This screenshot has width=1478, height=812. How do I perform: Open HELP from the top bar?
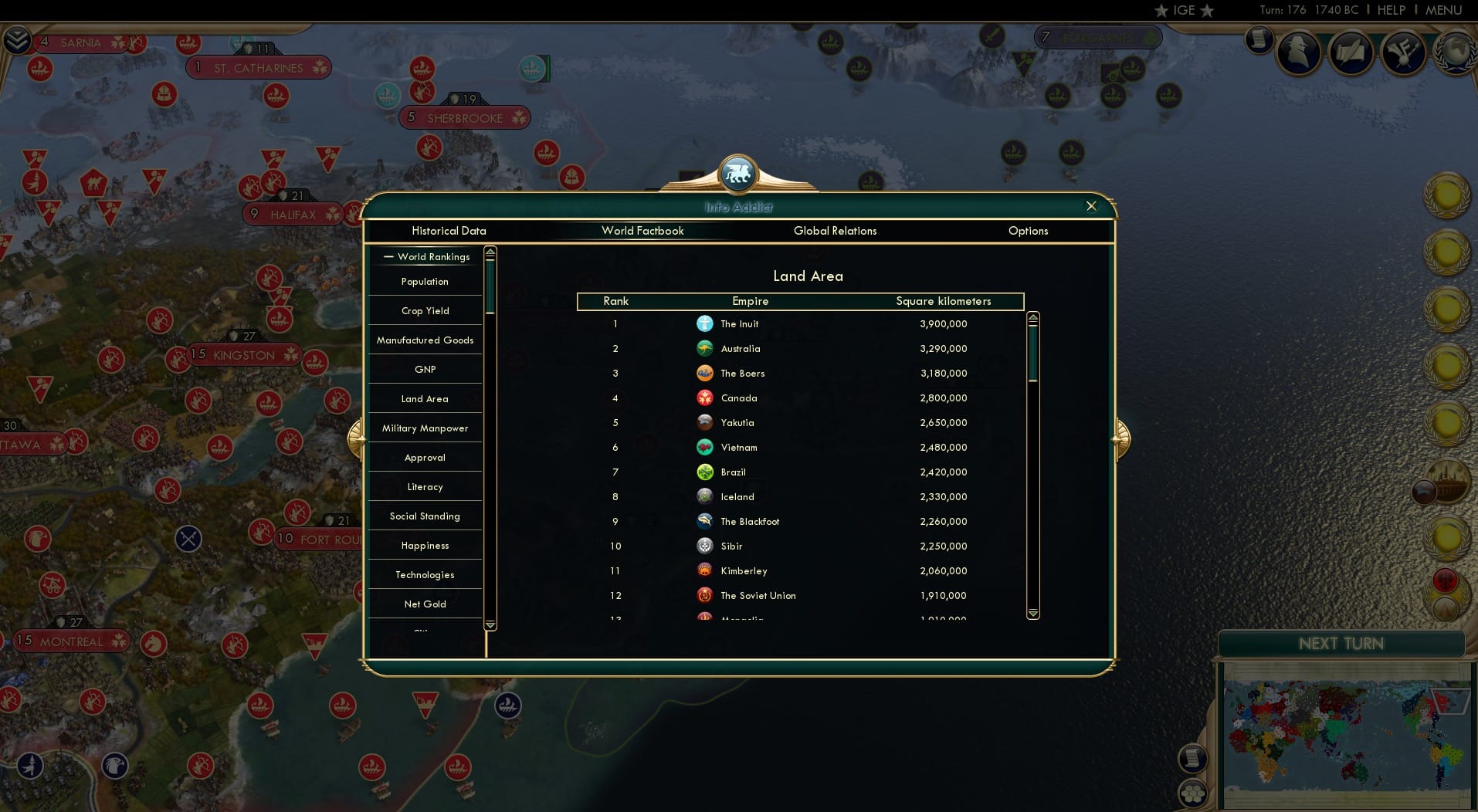coord(1391,10)
